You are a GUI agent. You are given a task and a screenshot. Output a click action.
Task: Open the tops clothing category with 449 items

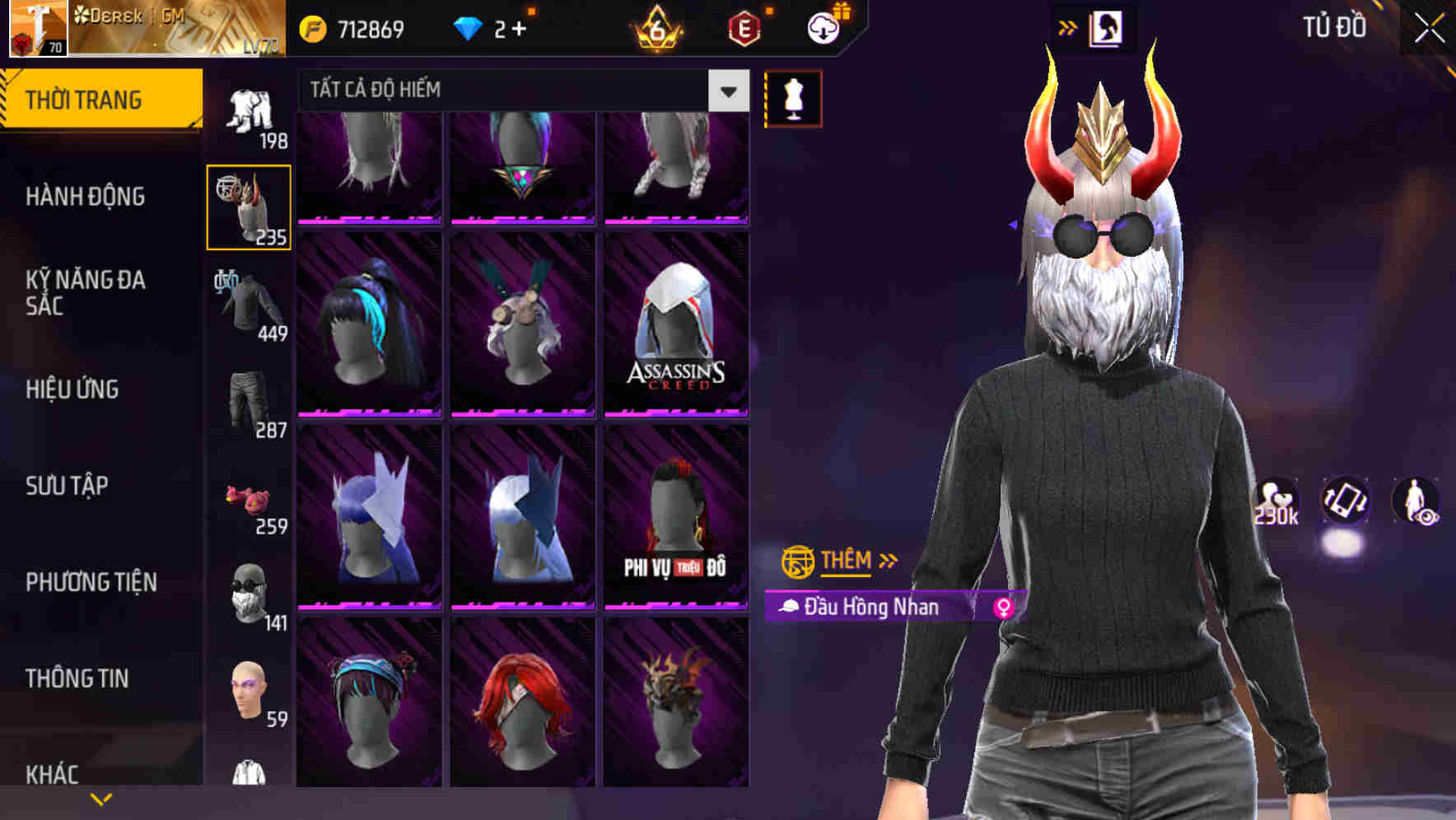point(249,305)
